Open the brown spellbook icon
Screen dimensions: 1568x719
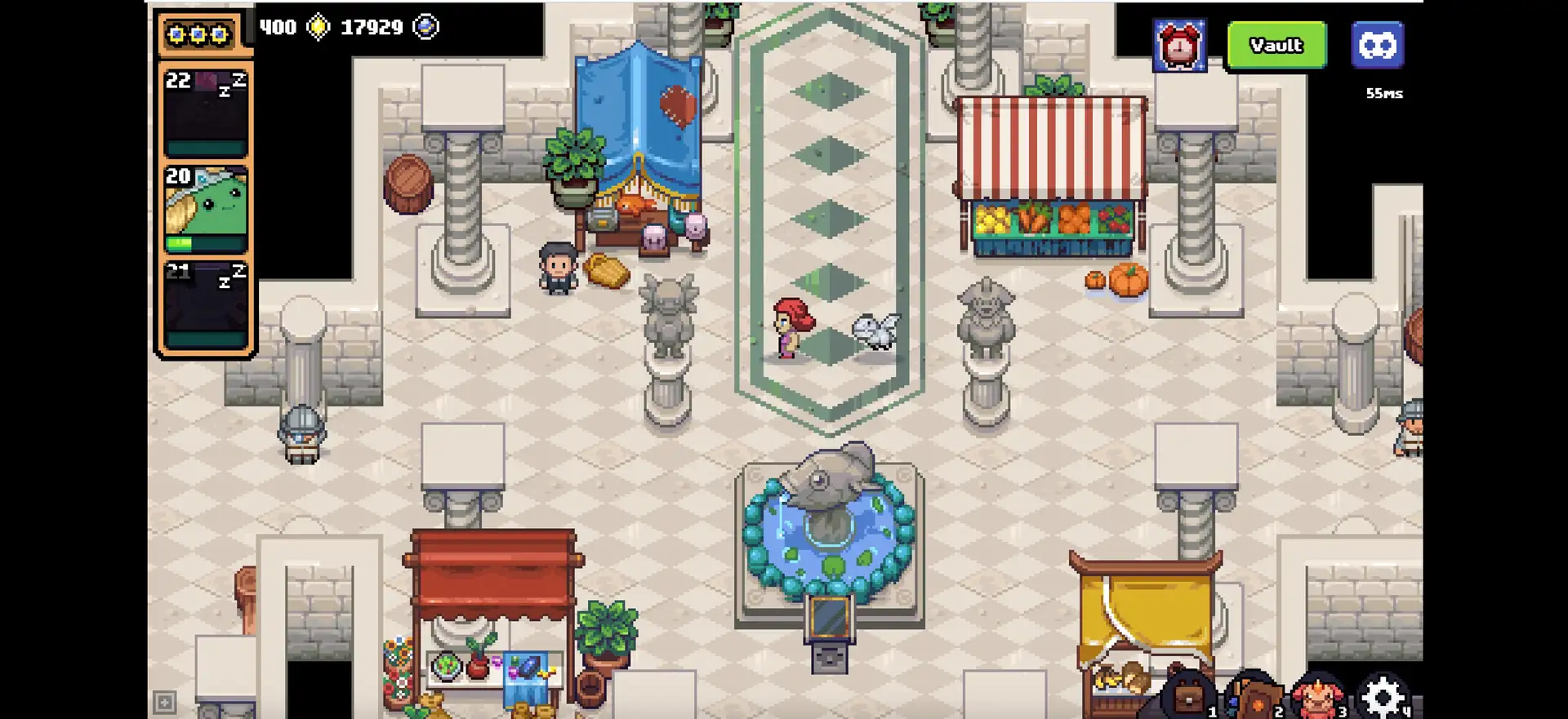tap(1253, 698)
